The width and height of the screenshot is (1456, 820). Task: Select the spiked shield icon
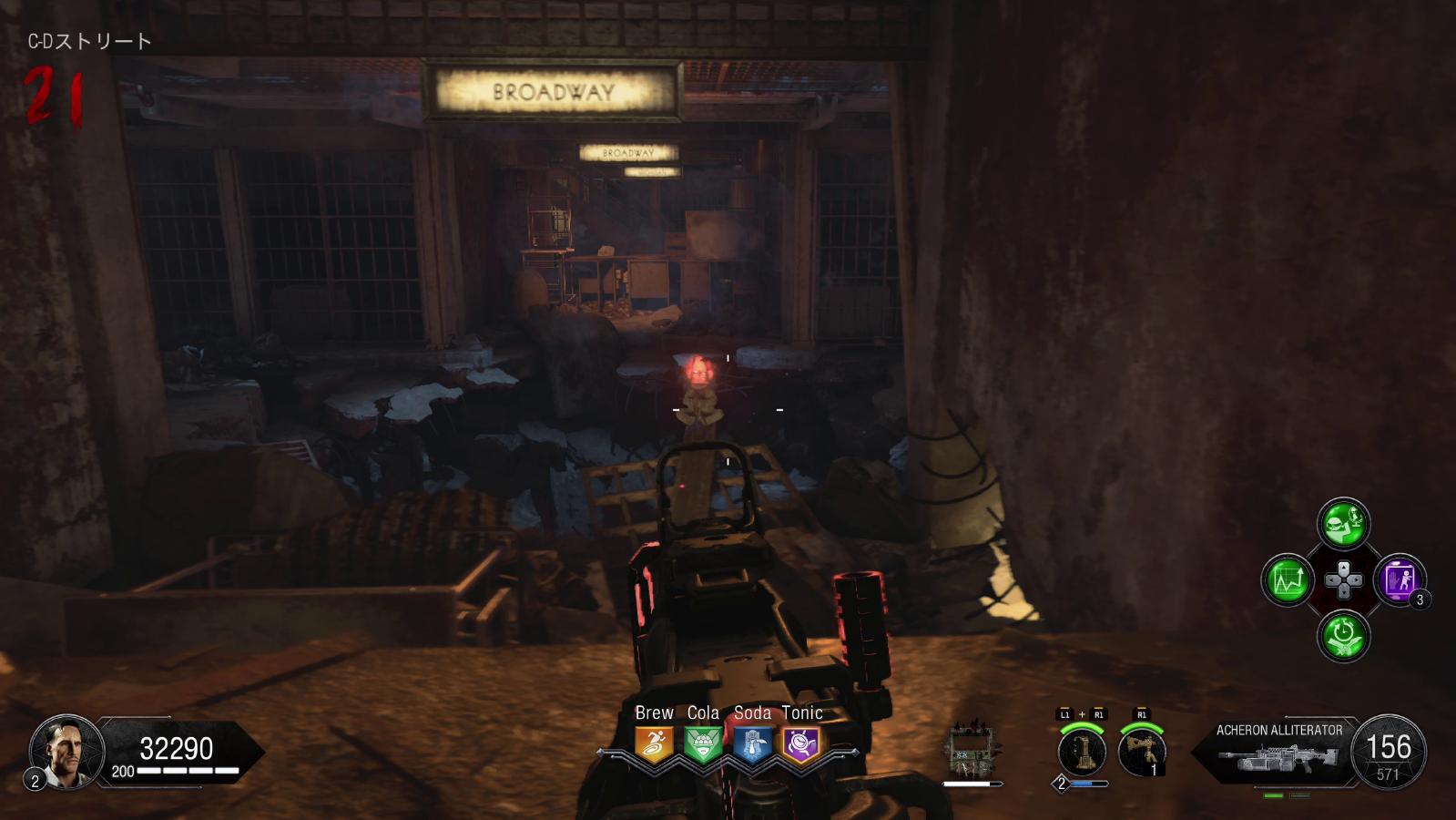point(971,752)
